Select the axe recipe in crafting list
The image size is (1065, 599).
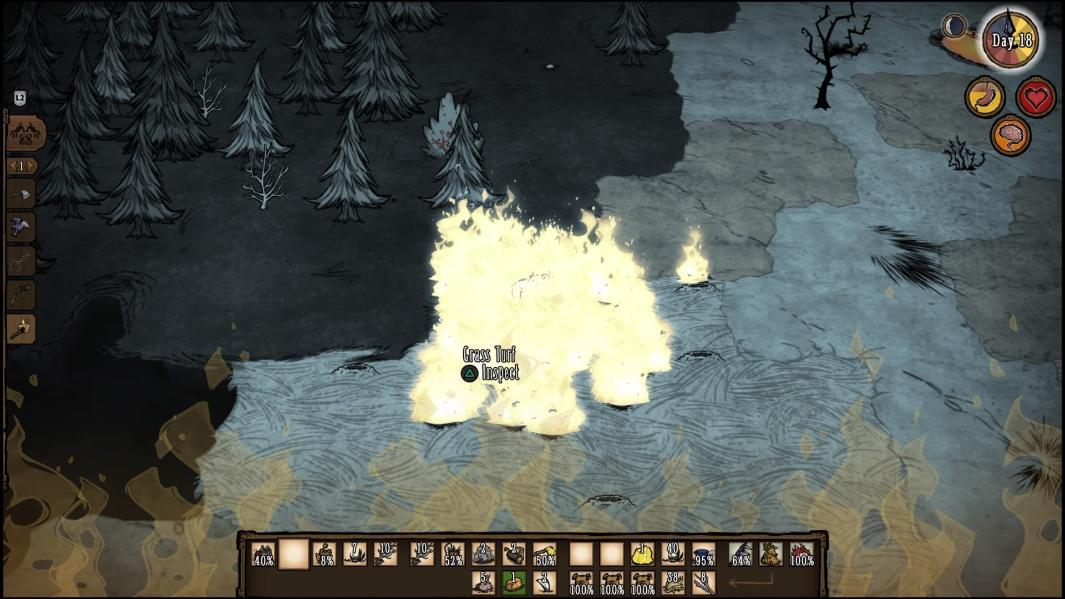(21, 194)
